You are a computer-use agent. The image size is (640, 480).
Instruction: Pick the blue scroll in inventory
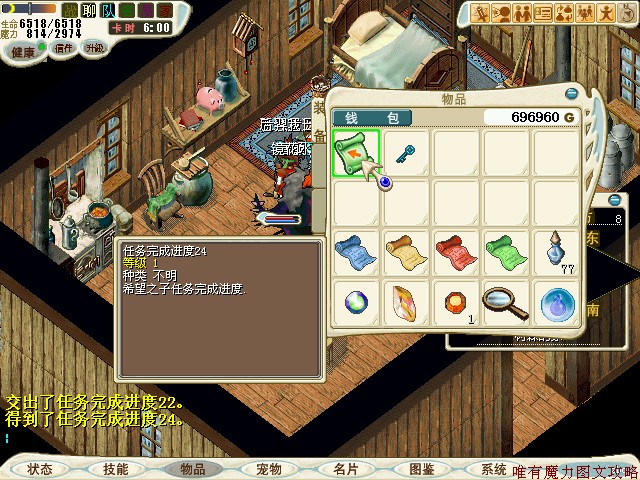point(355,250)
